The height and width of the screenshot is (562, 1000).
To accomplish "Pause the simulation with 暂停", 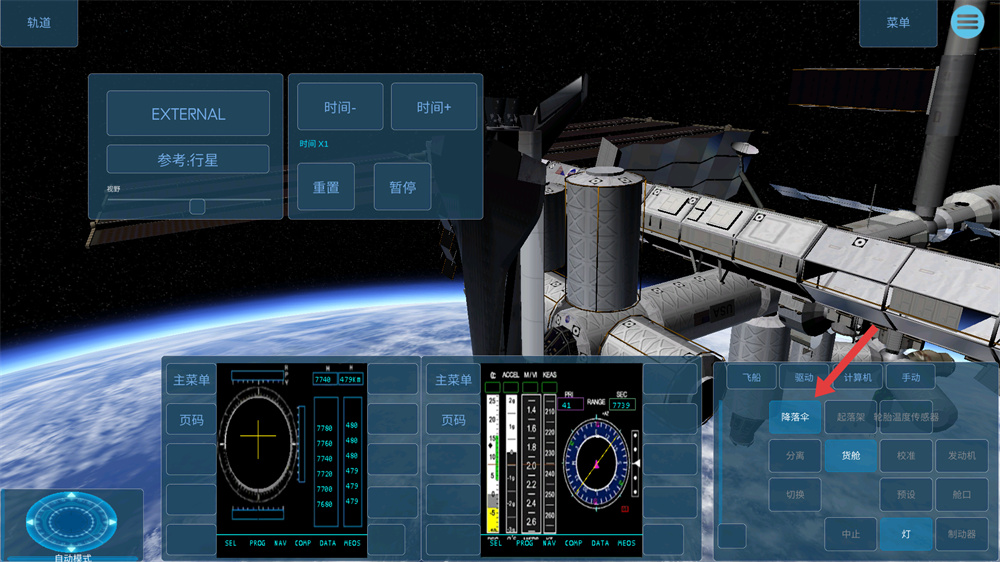I will click(402, 187).
